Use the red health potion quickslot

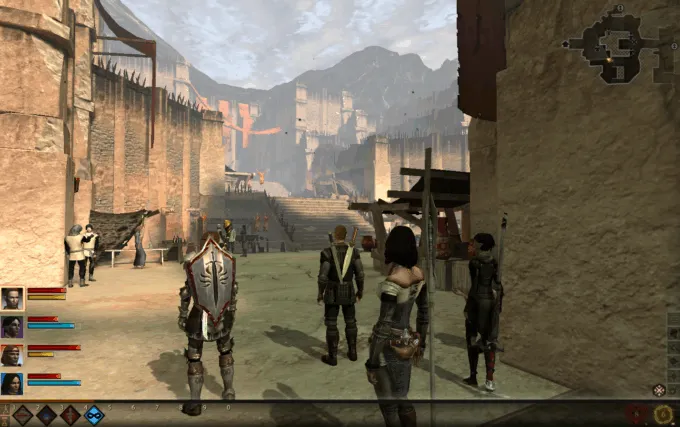(636, 414)
